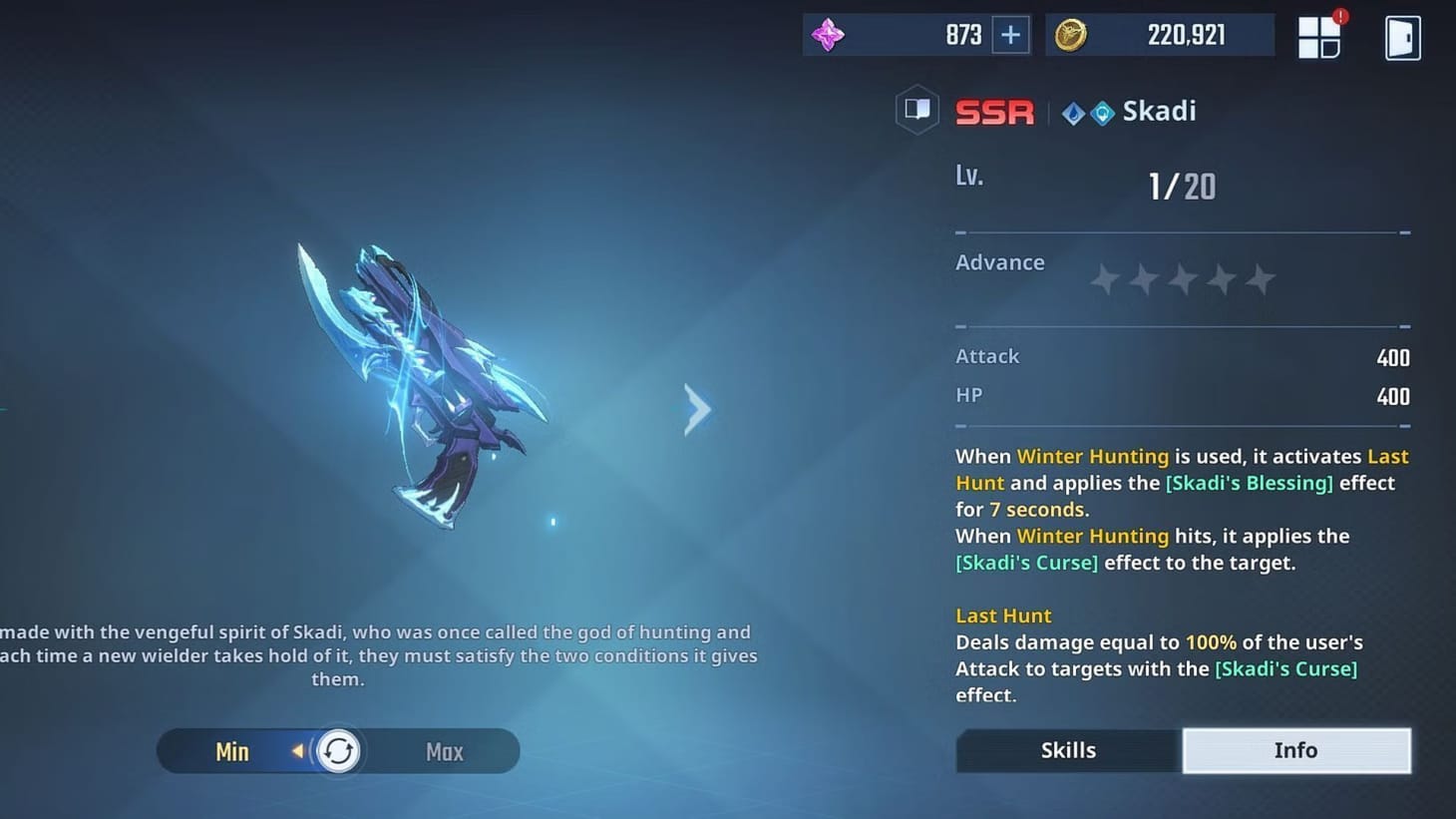Select the water element diamond icon beside Skadi
Viewport: 1456px width, 819px height.
(1074, 113)
